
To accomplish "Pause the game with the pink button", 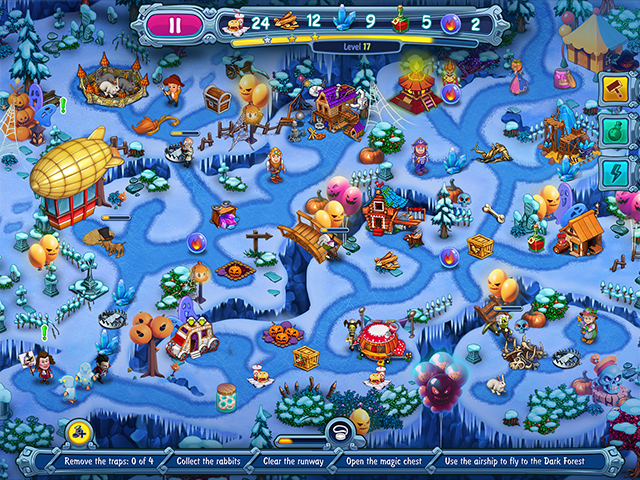I will click(175, 25).
